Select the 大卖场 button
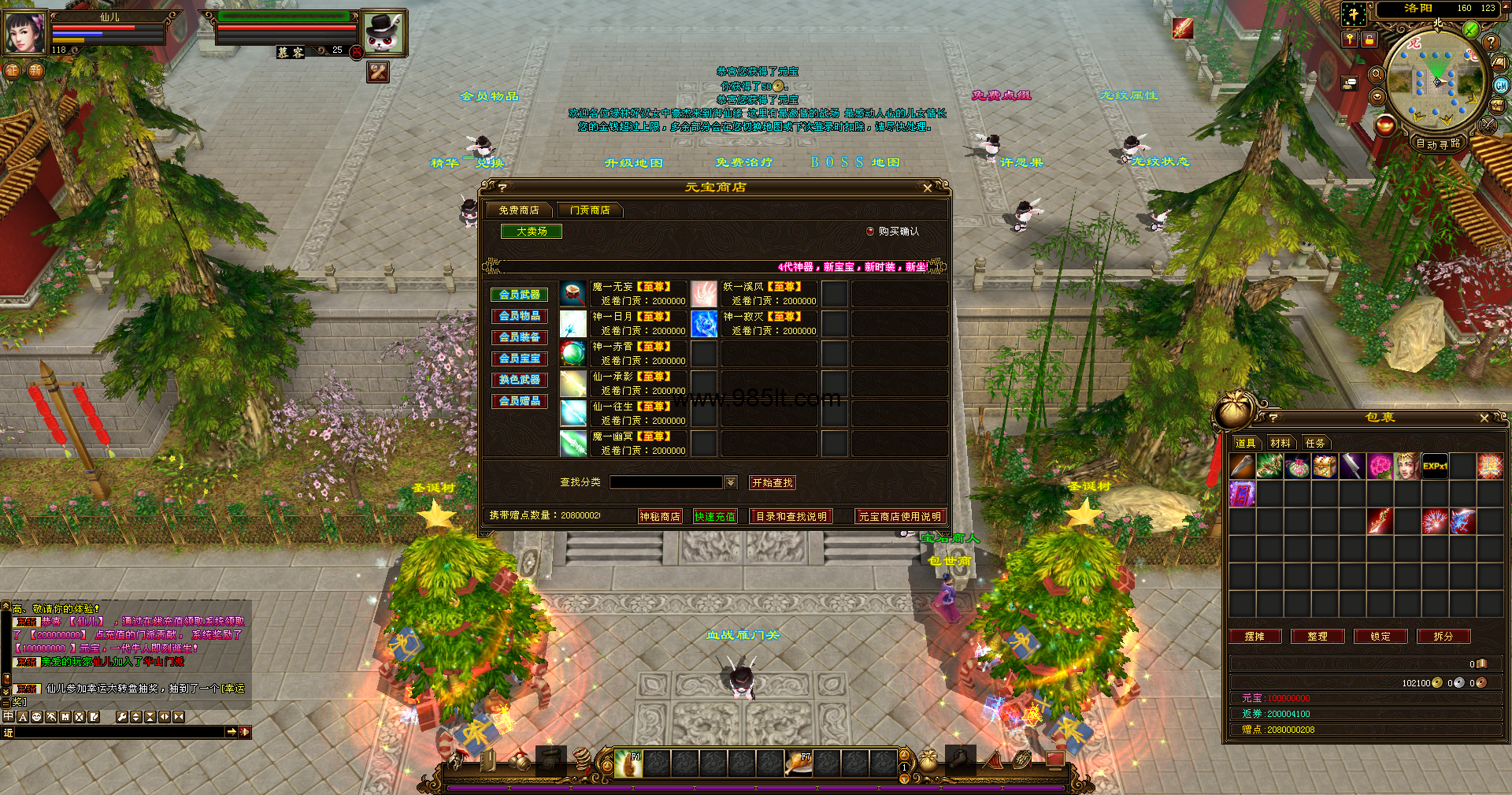 click(532, 231)
